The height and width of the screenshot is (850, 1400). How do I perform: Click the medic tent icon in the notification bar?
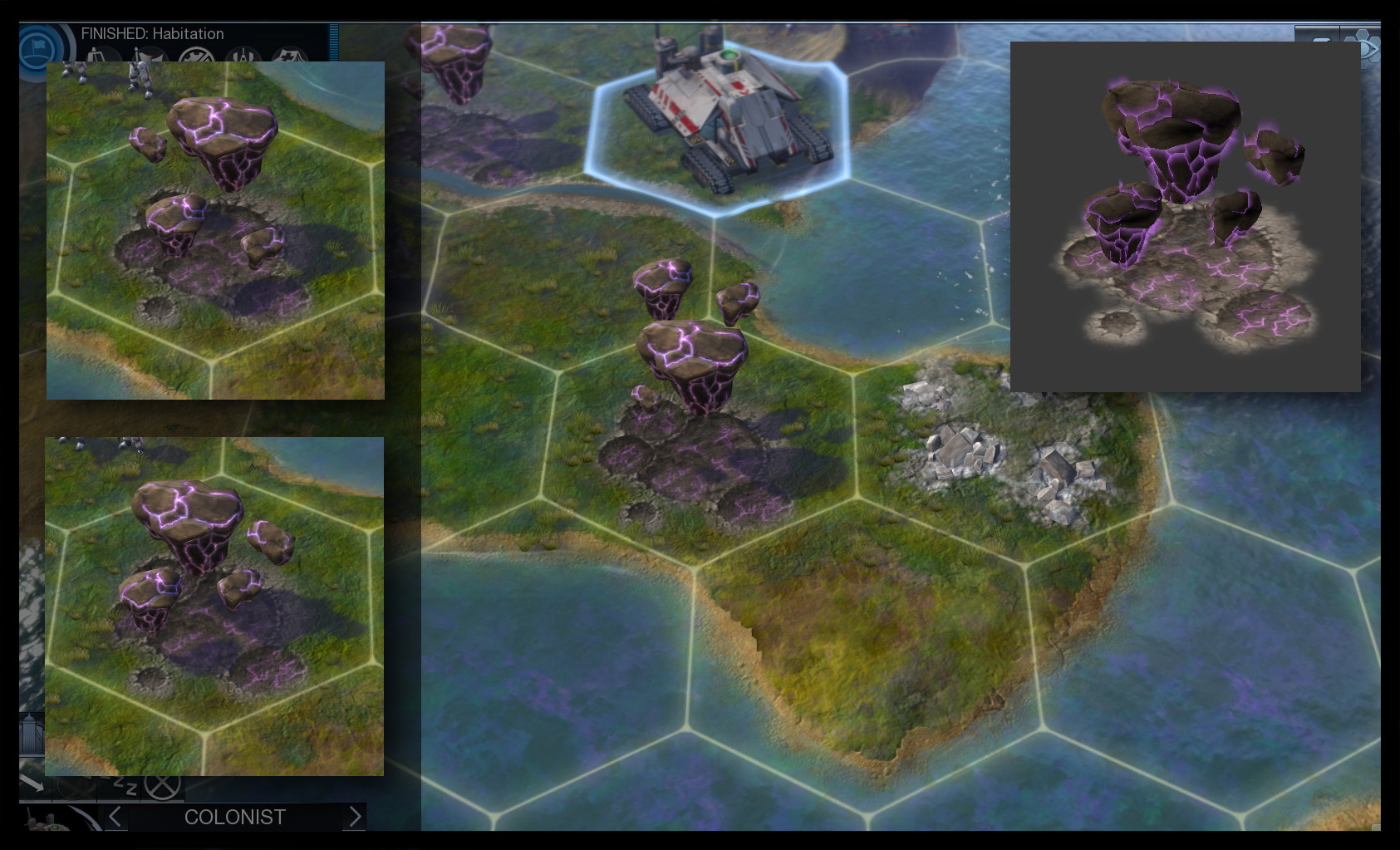290,57
